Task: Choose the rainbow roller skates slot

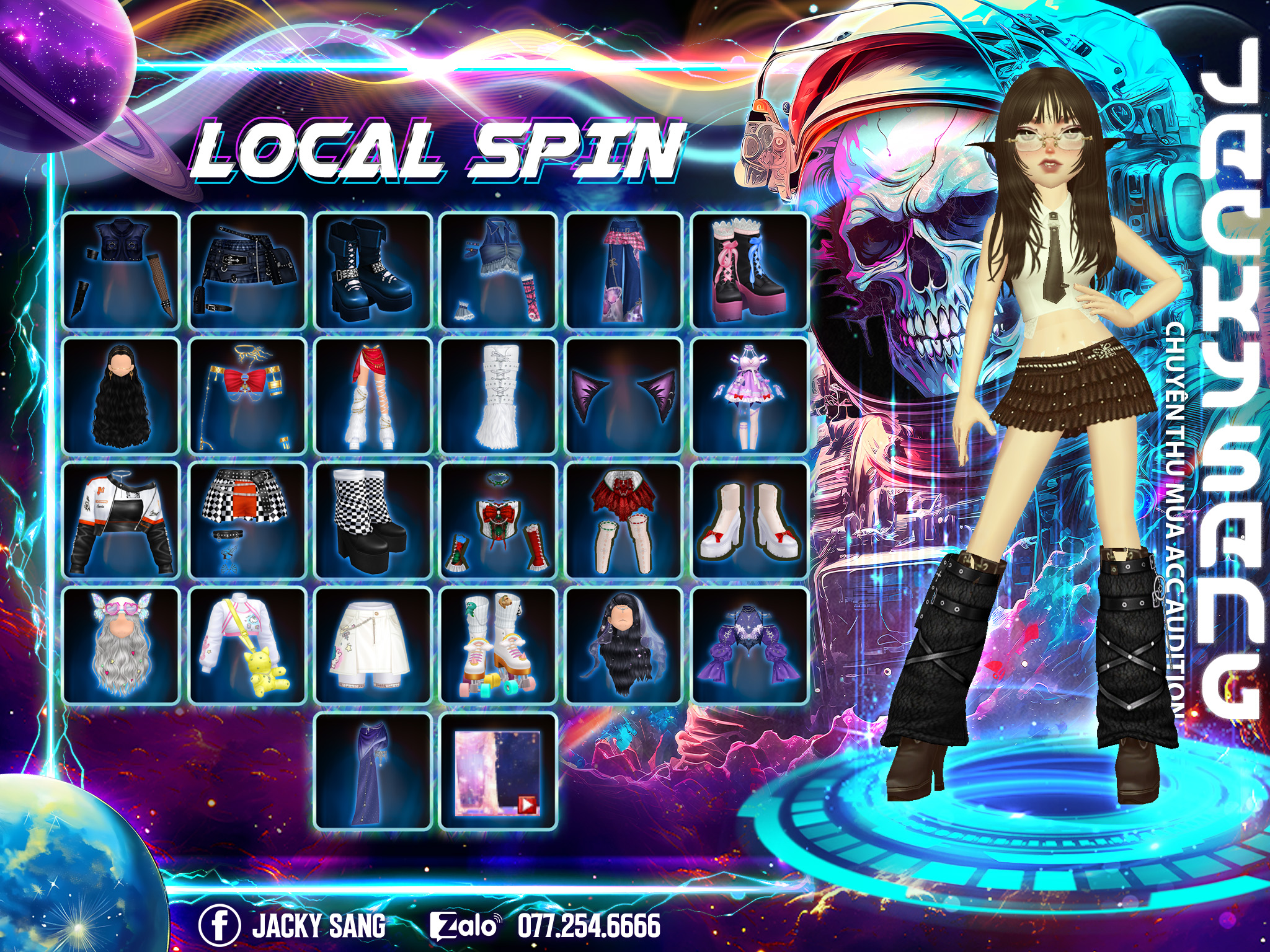Action: coord(498,646)
